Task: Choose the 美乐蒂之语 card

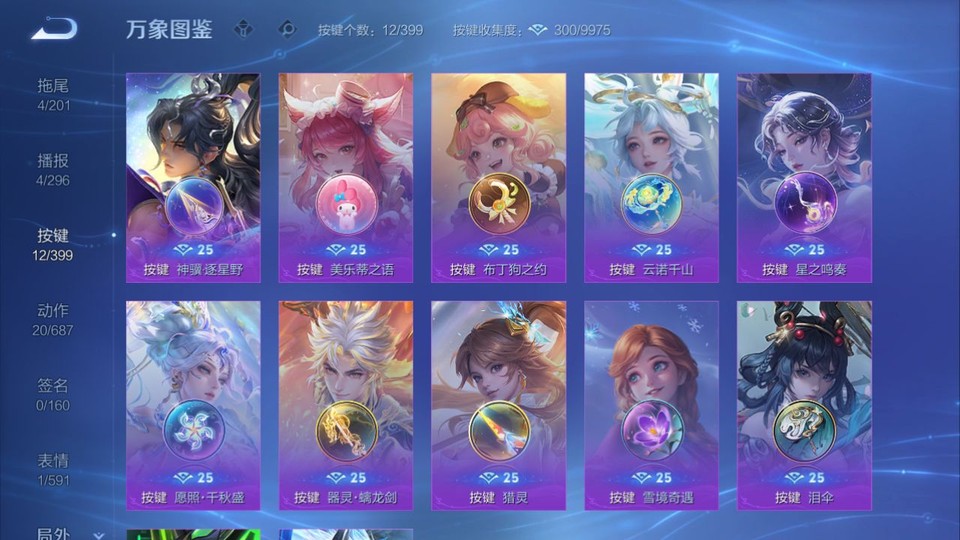Action: coord(346,178)
